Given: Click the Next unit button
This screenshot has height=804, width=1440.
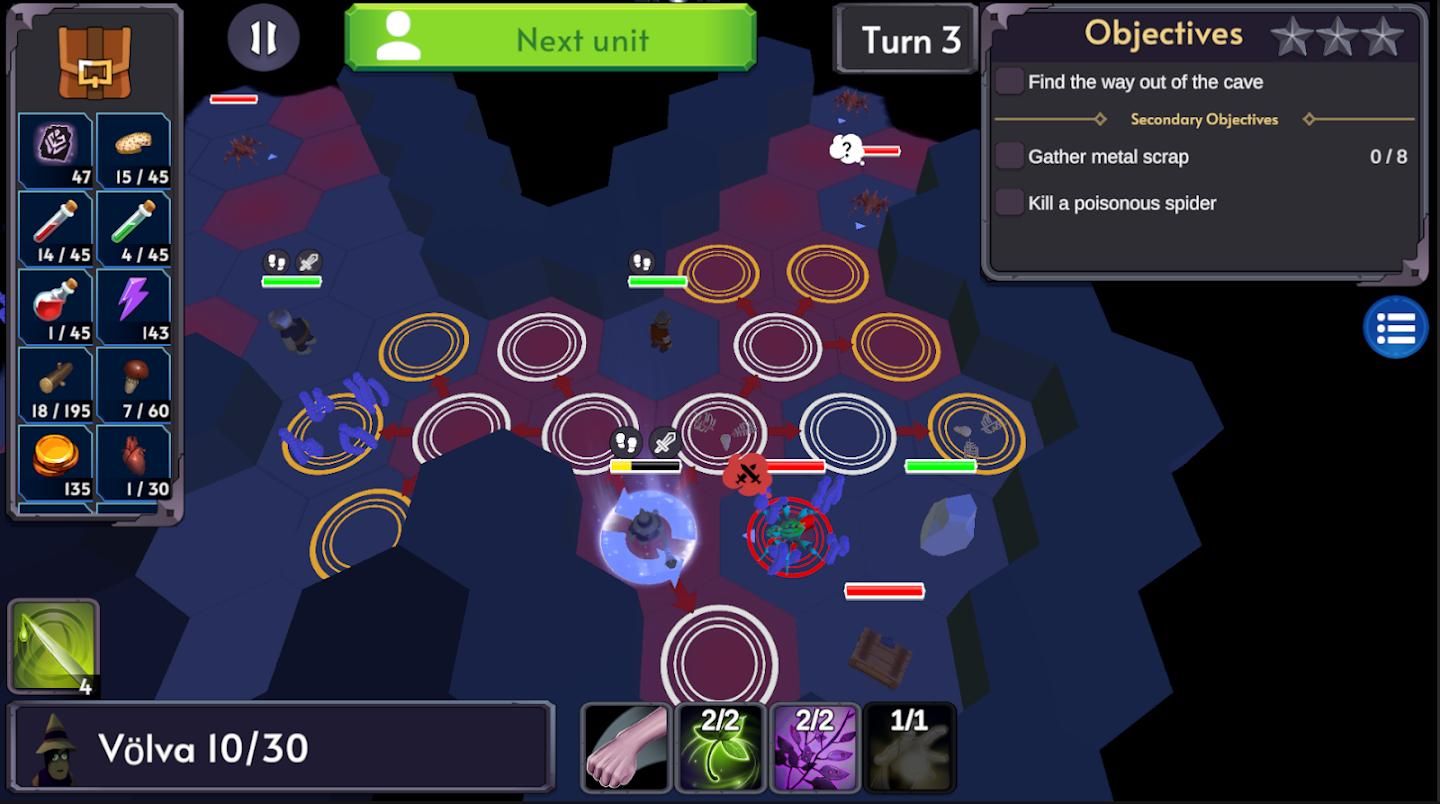Looking at the screenshot, I should 550,39.
